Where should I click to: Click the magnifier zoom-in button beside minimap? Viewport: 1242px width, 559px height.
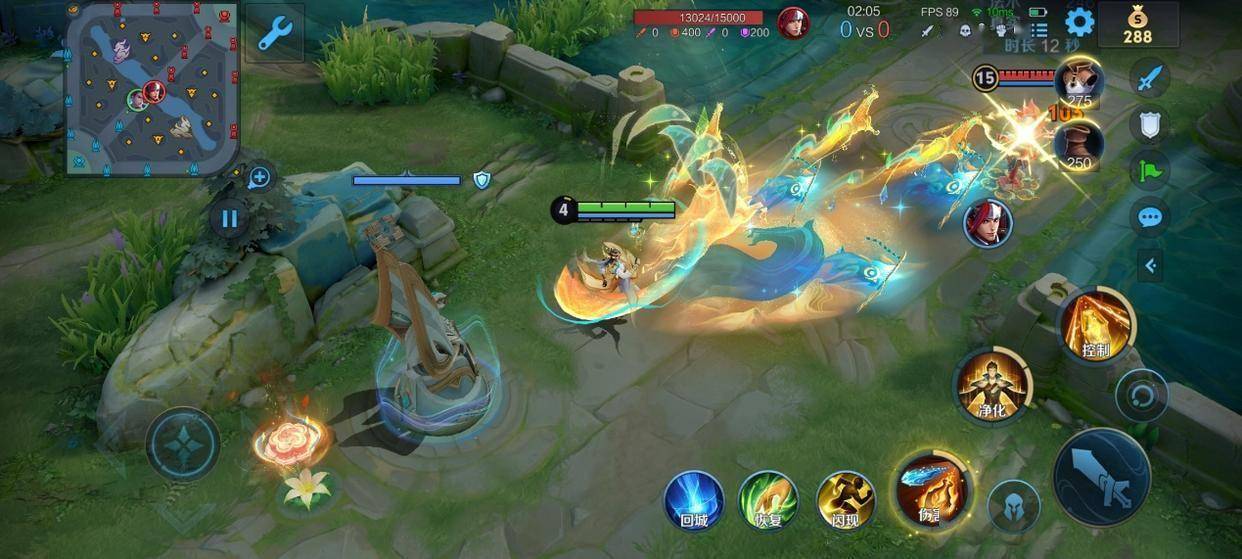tap(259, 178)
